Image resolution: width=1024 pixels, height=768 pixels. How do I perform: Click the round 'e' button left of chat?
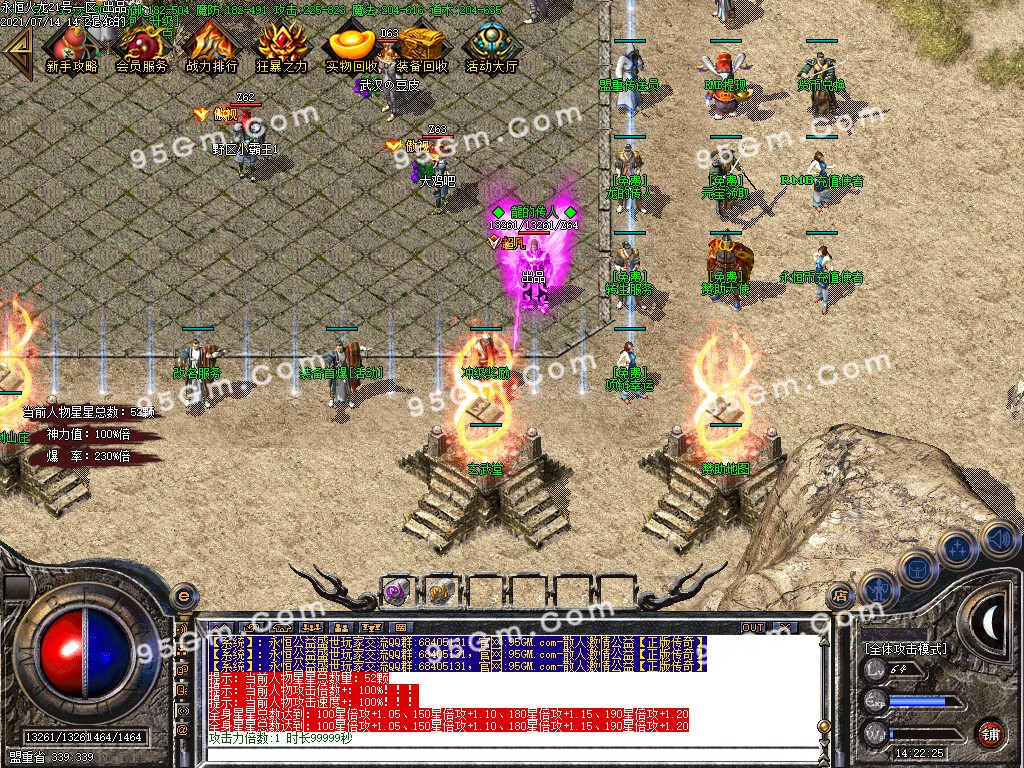[183, 597]
